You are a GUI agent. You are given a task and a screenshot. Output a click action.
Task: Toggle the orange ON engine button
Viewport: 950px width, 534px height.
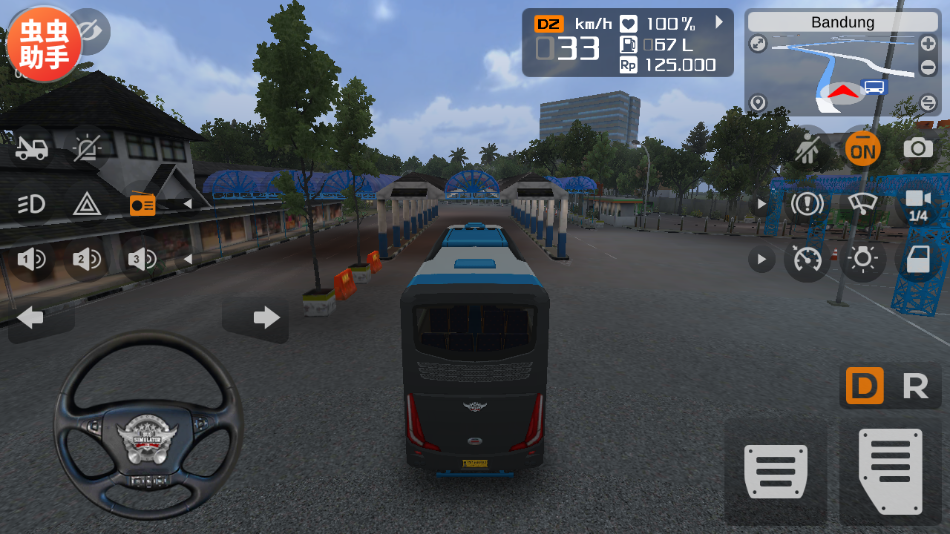tap(862, 150)
